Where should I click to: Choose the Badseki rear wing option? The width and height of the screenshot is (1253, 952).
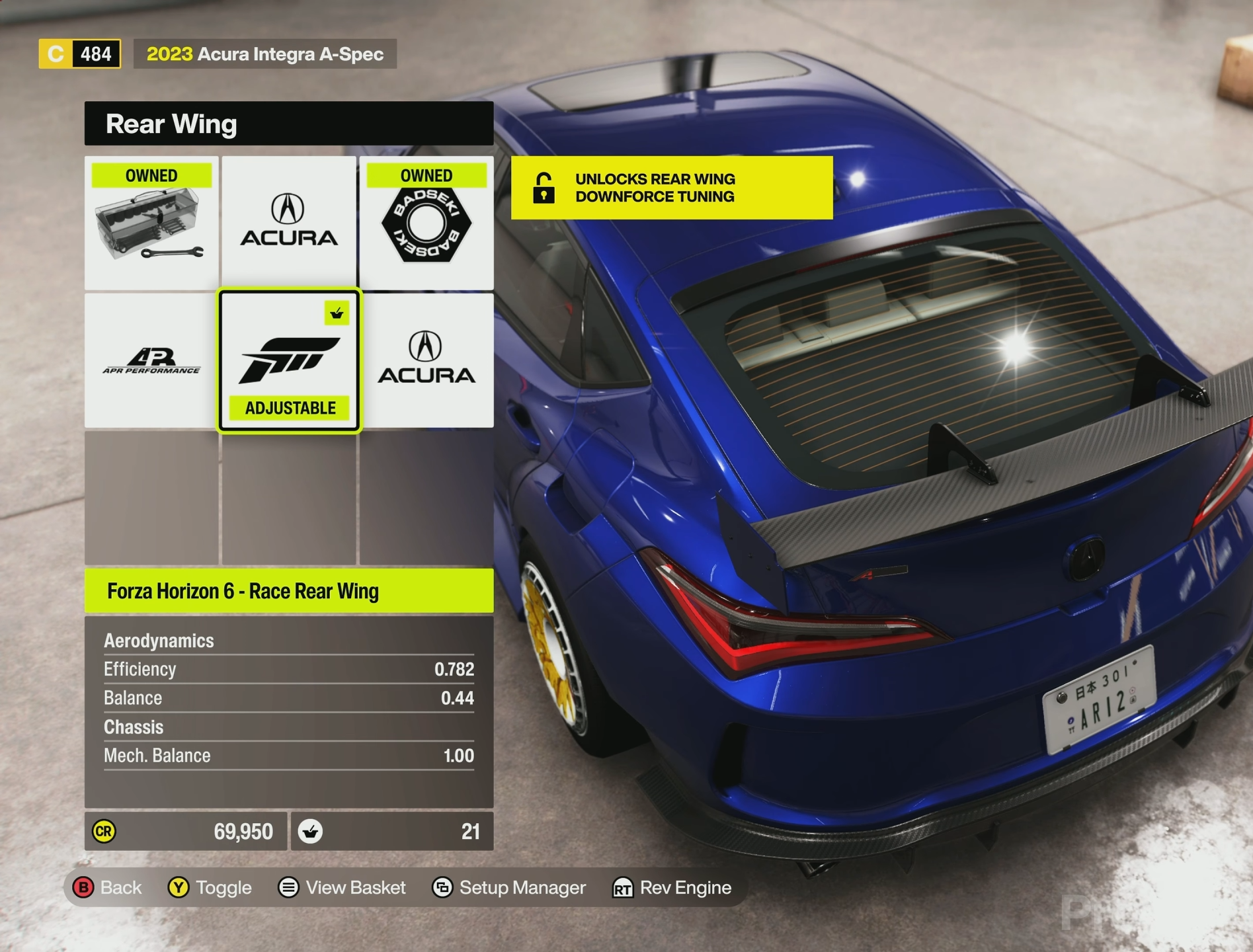[x=426, y=223]
